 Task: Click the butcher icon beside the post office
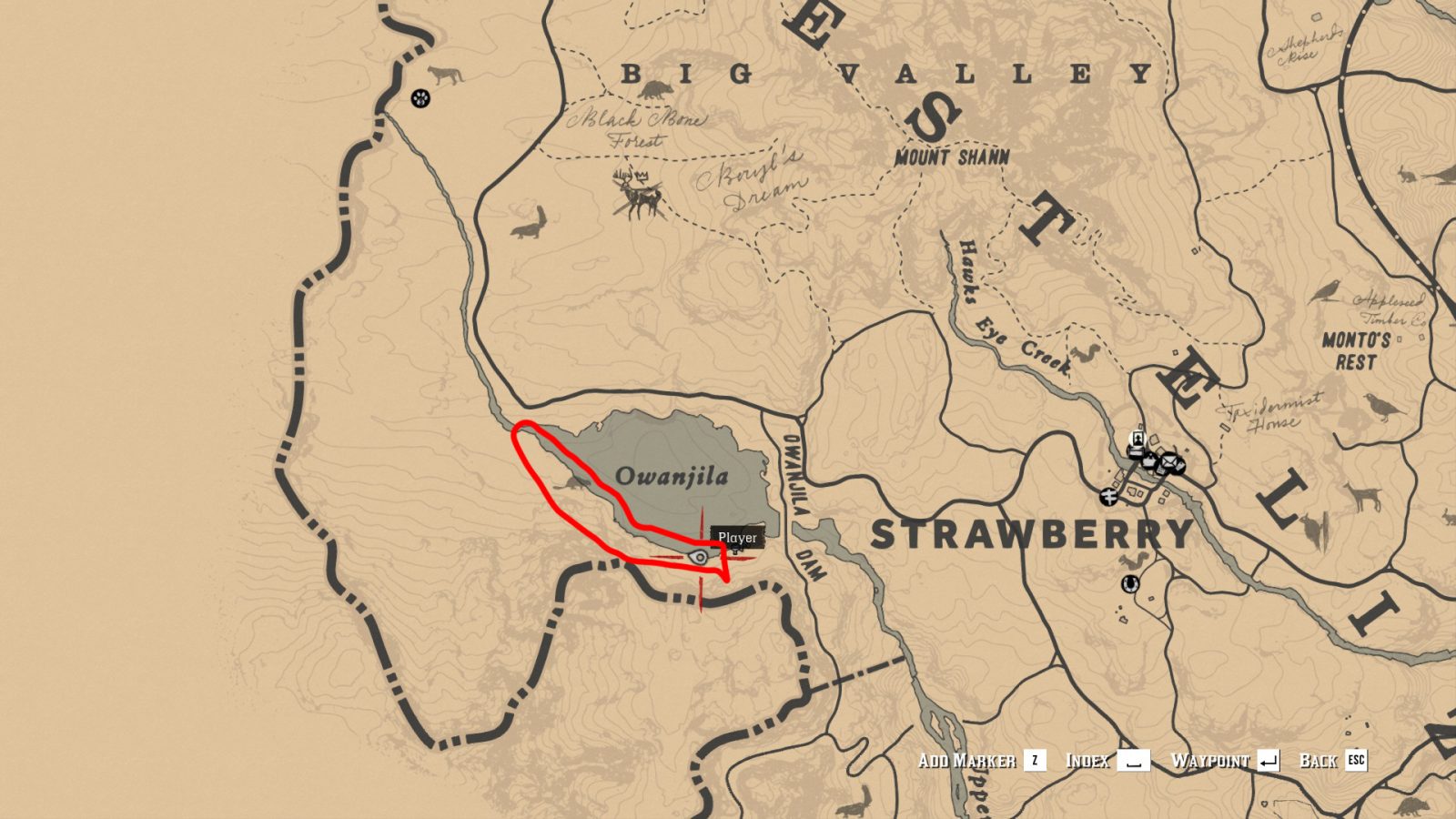[x=1179, y=464]
